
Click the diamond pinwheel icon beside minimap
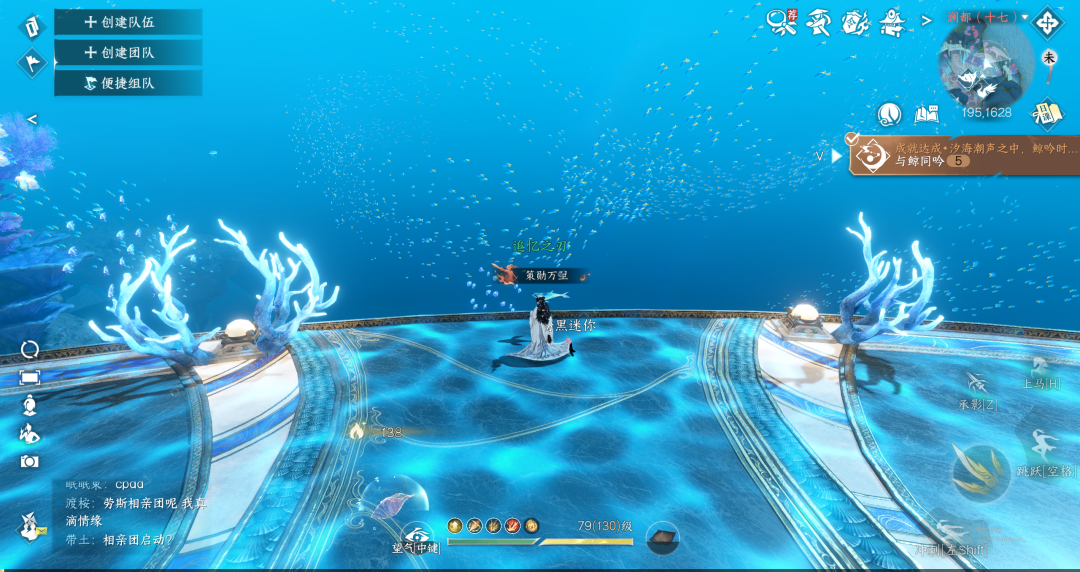(x=1049, y=21)
